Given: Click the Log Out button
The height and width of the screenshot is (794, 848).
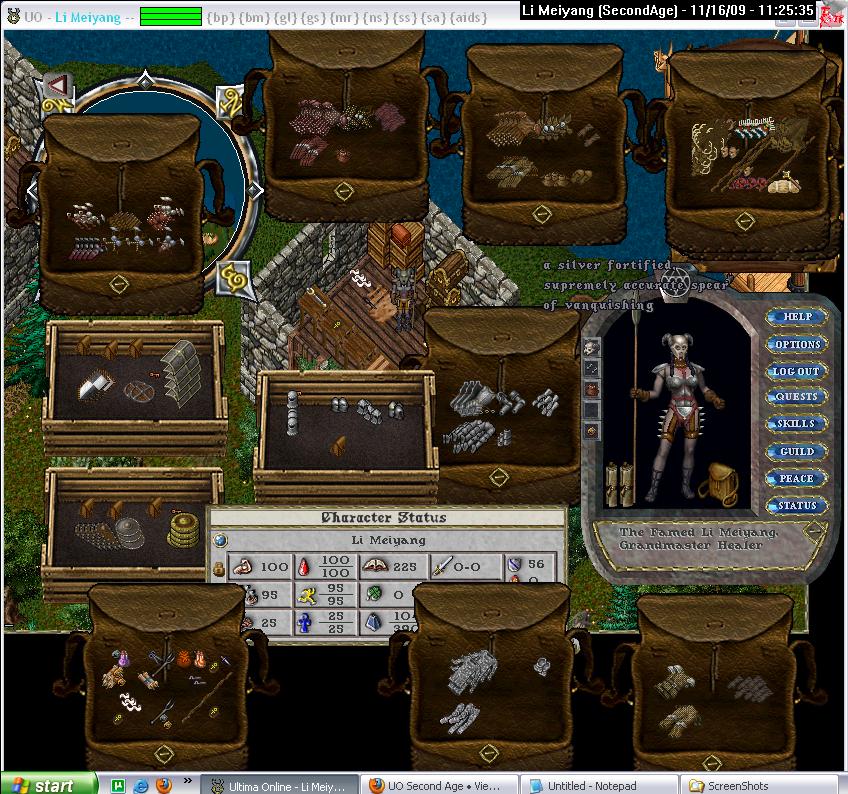Looking at the screenshot, I should coord(797,371).
